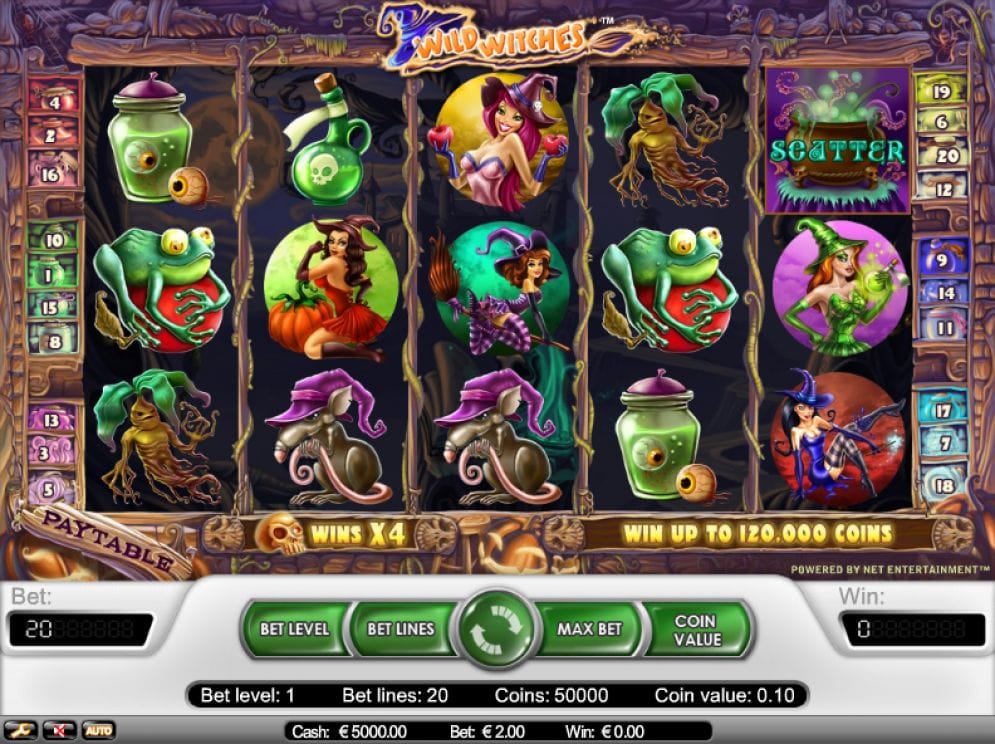995x744 pixels.
Task: Adjust the Bet Lines button
Action: [x=400, y=629]
